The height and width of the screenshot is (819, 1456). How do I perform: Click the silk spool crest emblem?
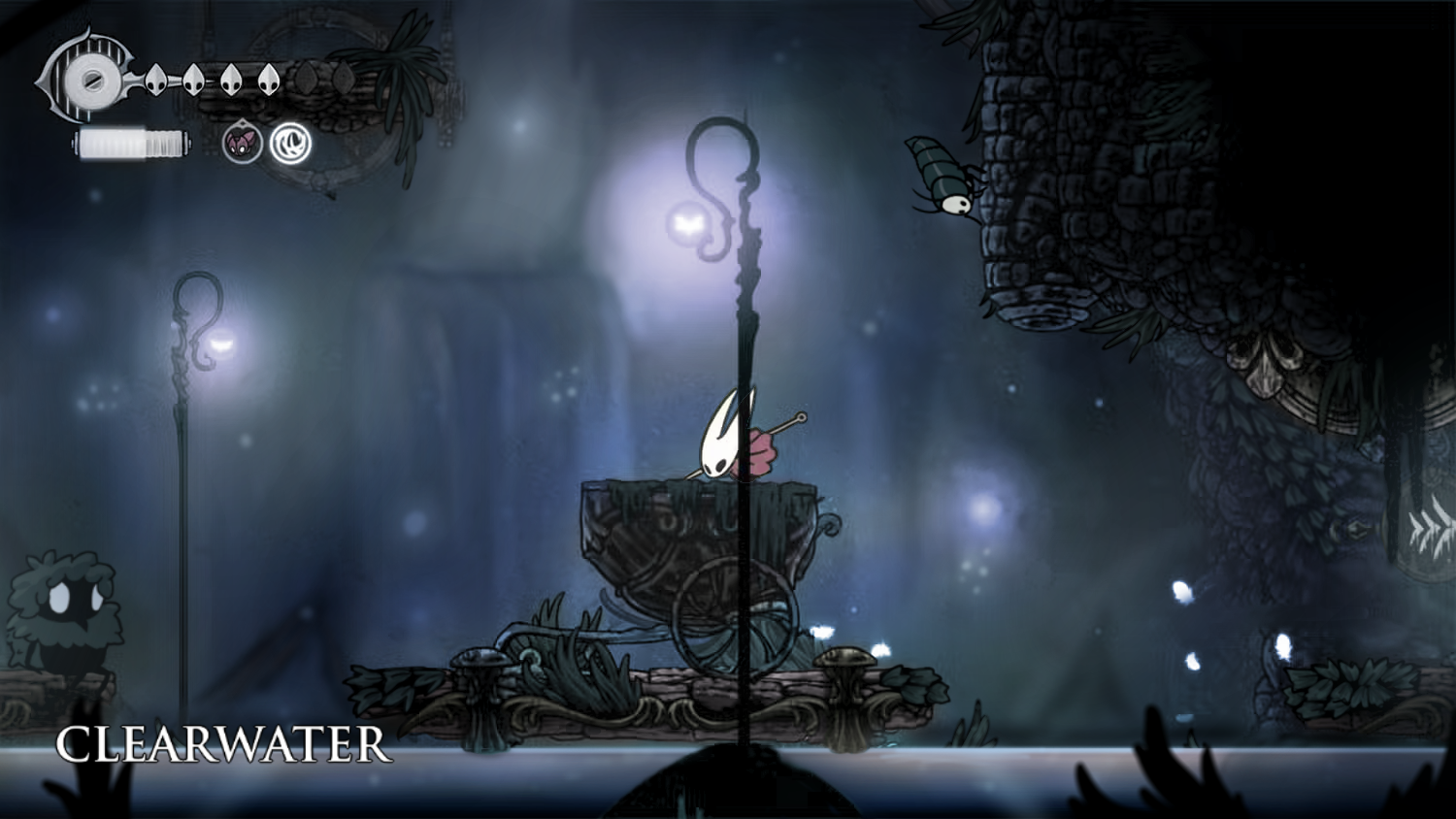click(x=89, y=79)
